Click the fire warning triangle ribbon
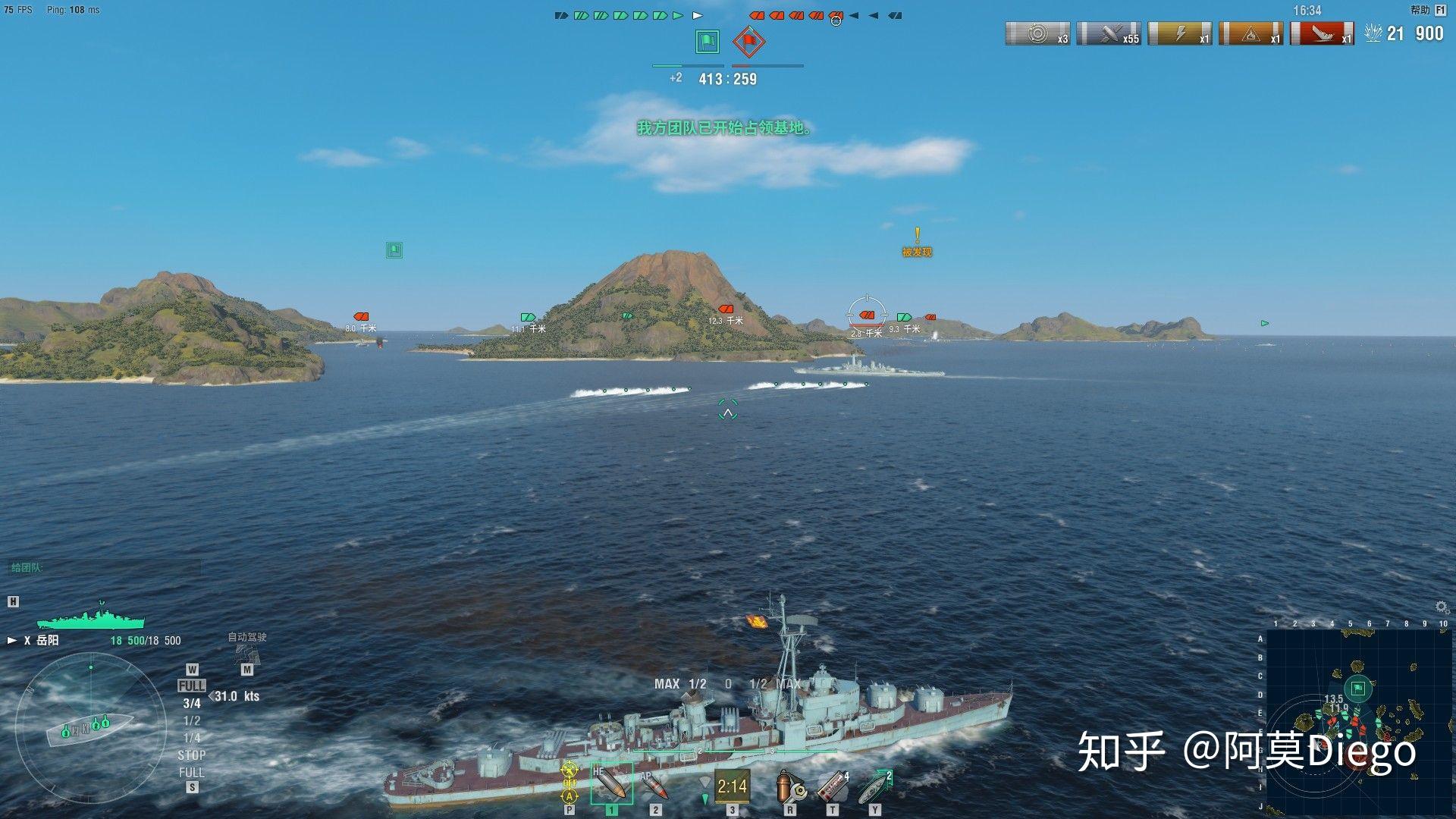 (1250, 34)
